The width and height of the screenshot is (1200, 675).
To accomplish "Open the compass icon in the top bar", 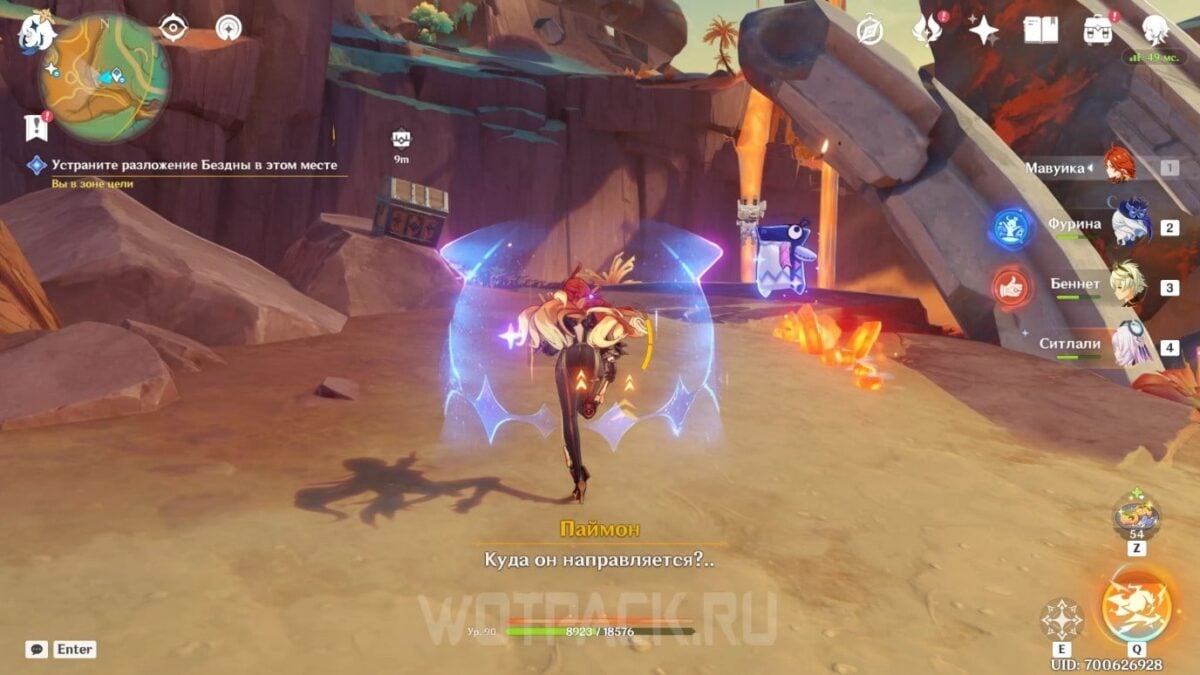I will pyautogui.click(x=870, y=31).
